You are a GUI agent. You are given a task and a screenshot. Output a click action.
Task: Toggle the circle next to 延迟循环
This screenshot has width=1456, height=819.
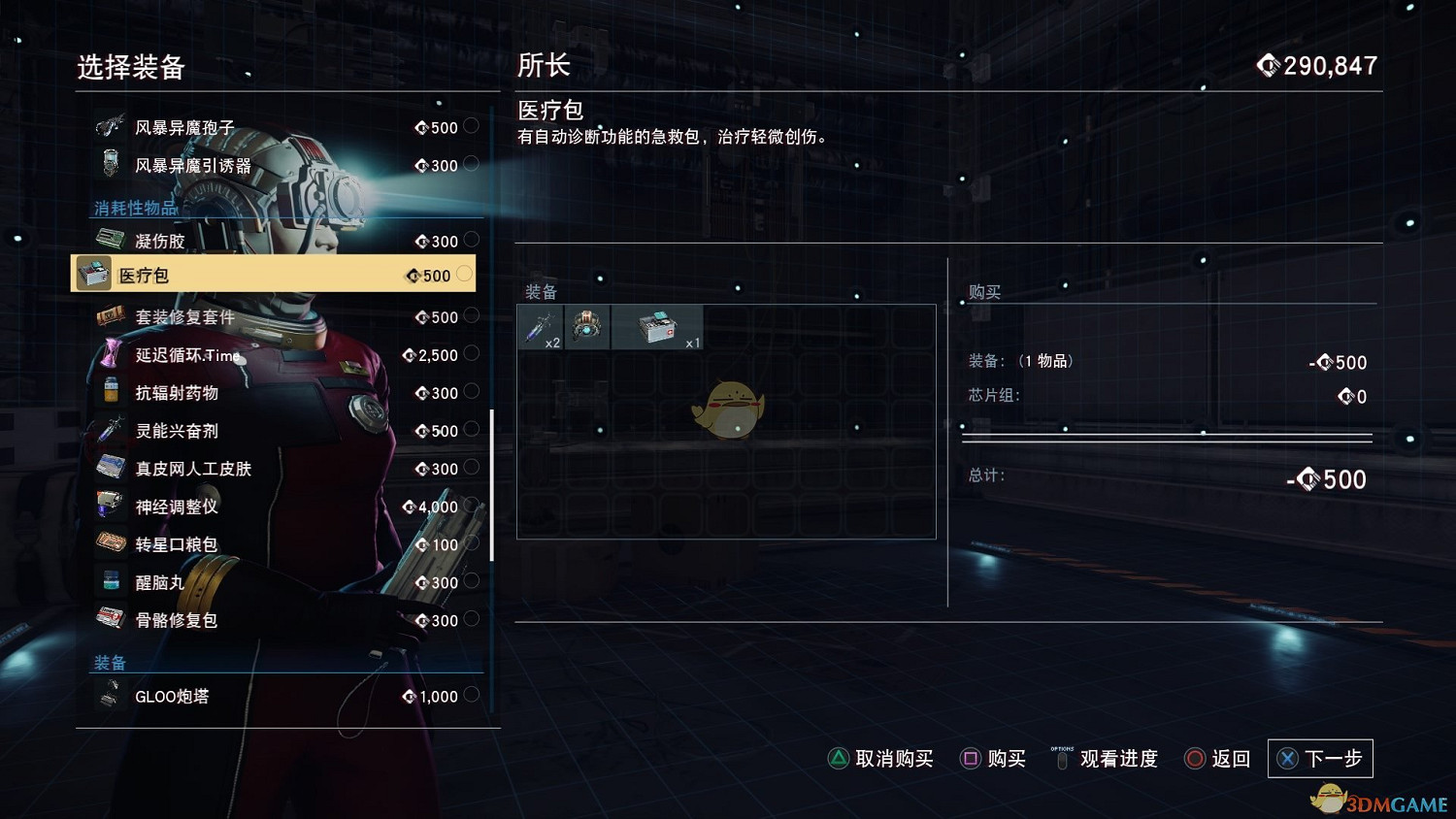point(472,355)
